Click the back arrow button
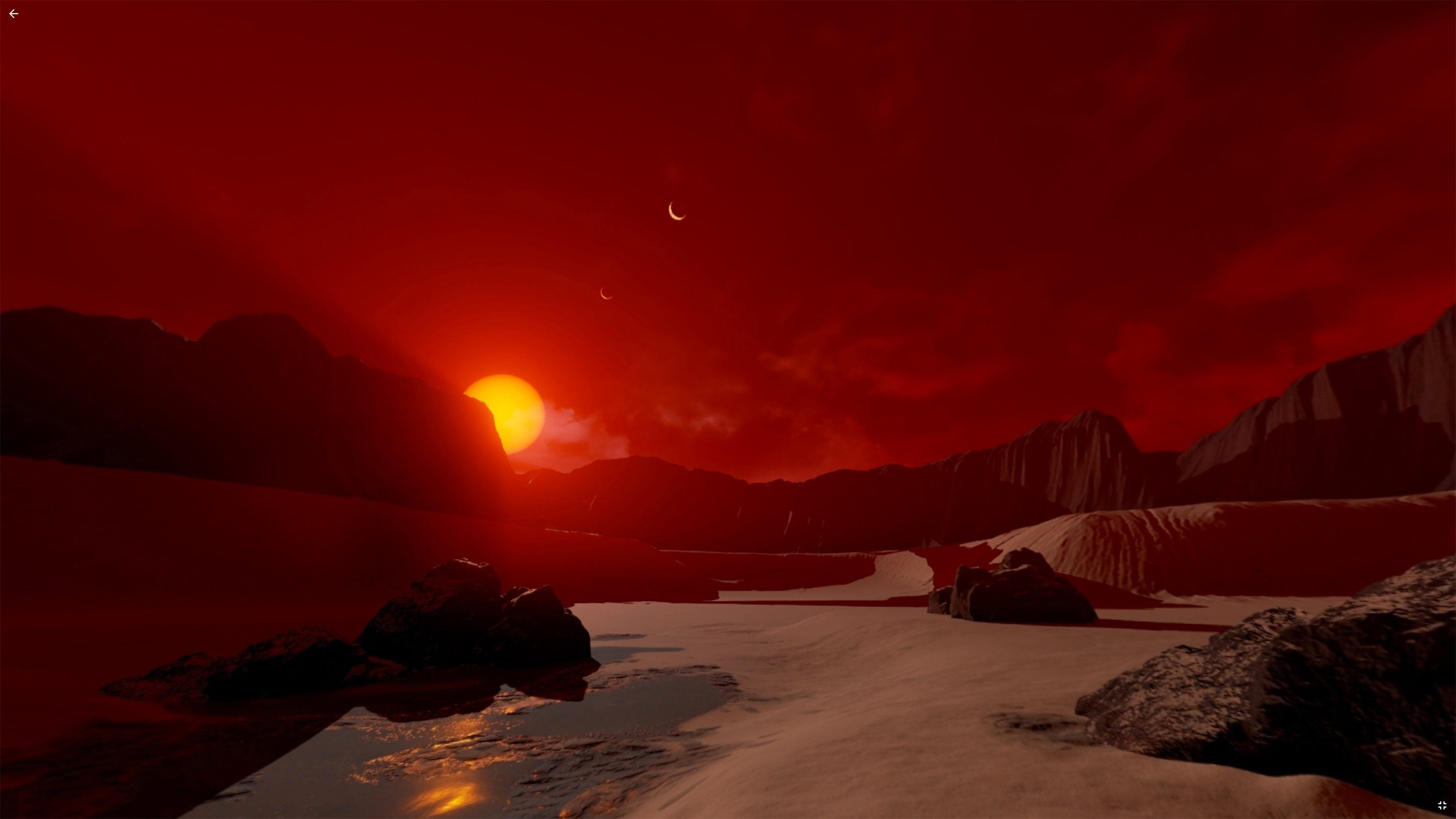This screenshot has height=819, width=1456. coord(14,14)
